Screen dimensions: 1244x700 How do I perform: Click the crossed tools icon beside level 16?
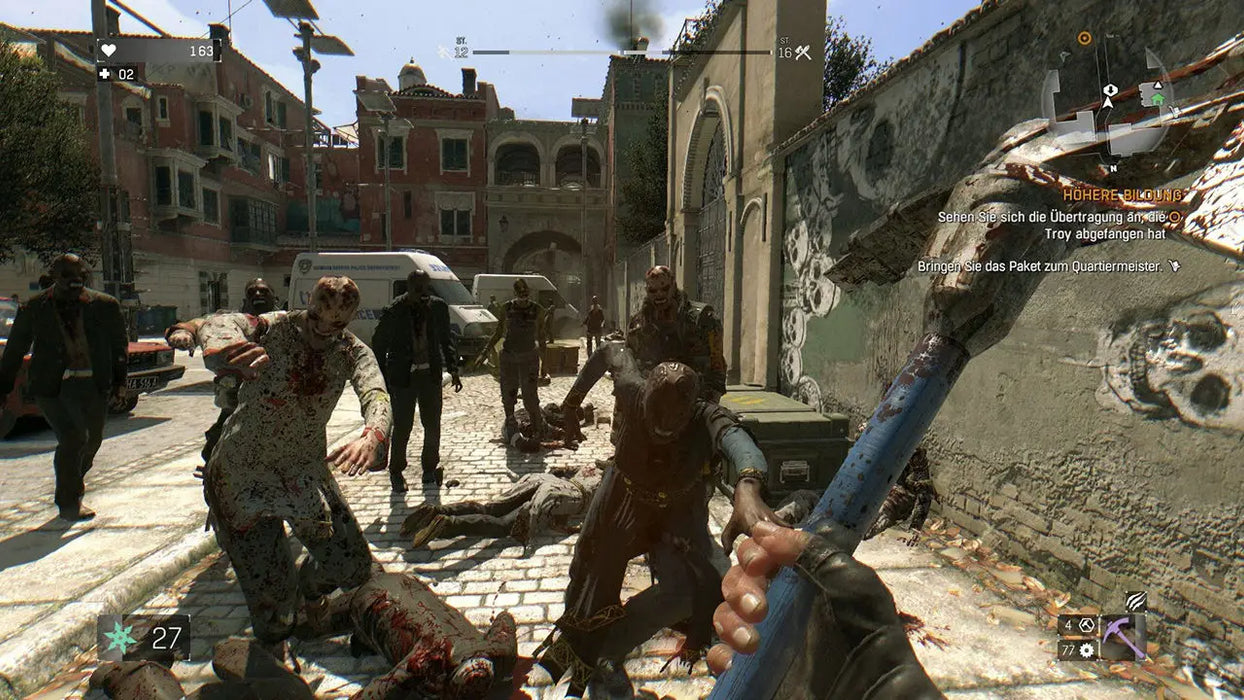coord(802,52)
